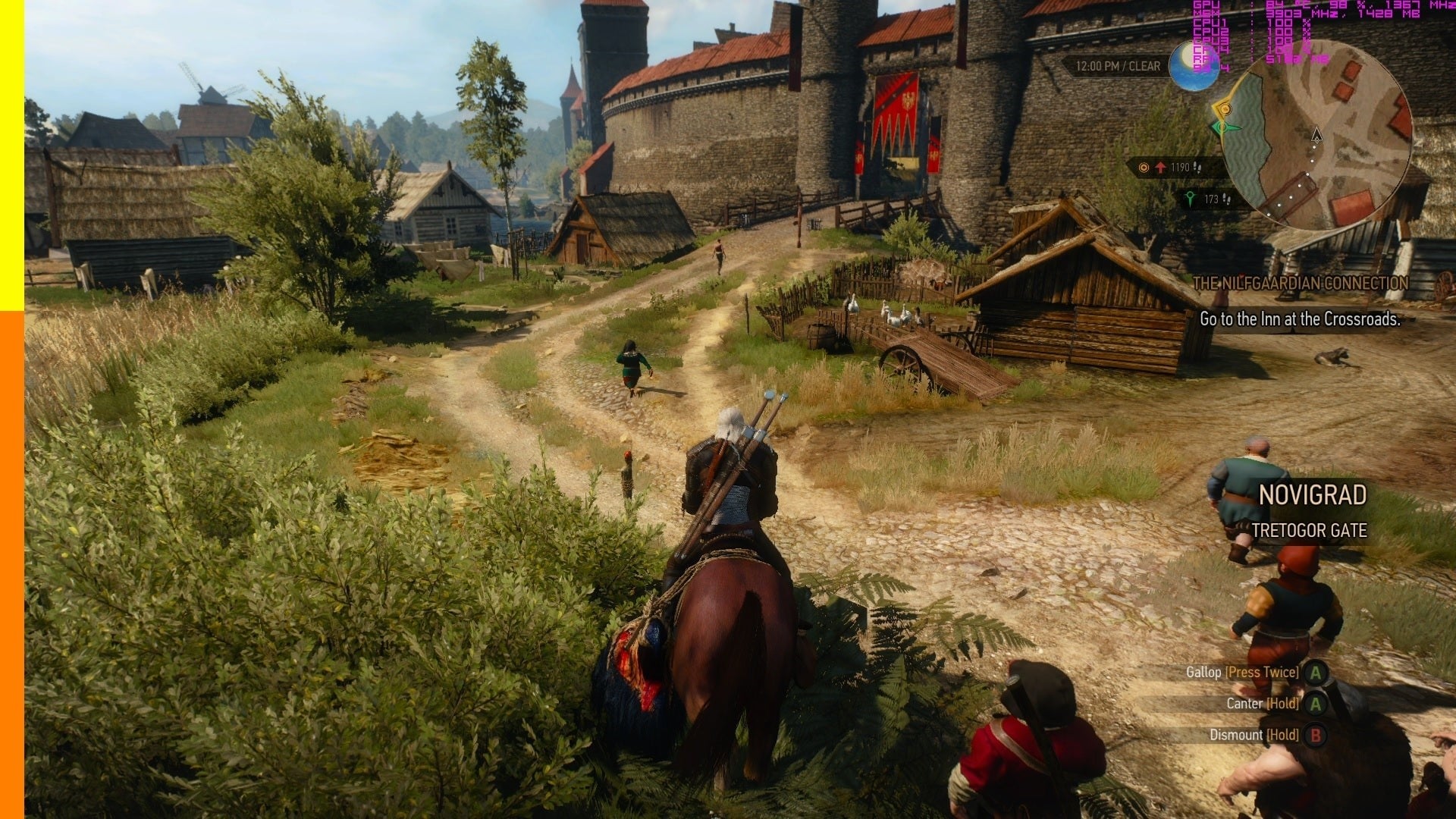Viewport: 1456px width, 819px height.
Task: Select the yellow quest marker on the minimap edge
Action: pyautogui.click(x=1224, y=109)
